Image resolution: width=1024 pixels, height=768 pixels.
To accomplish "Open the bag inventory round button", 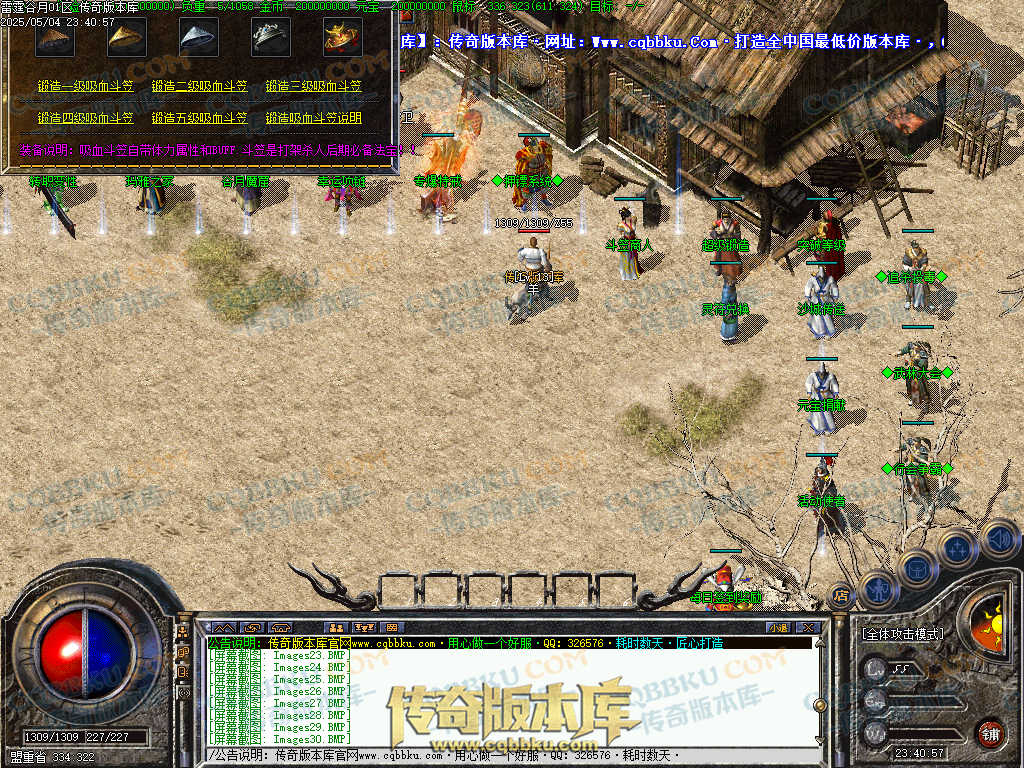I will (917, 568).
